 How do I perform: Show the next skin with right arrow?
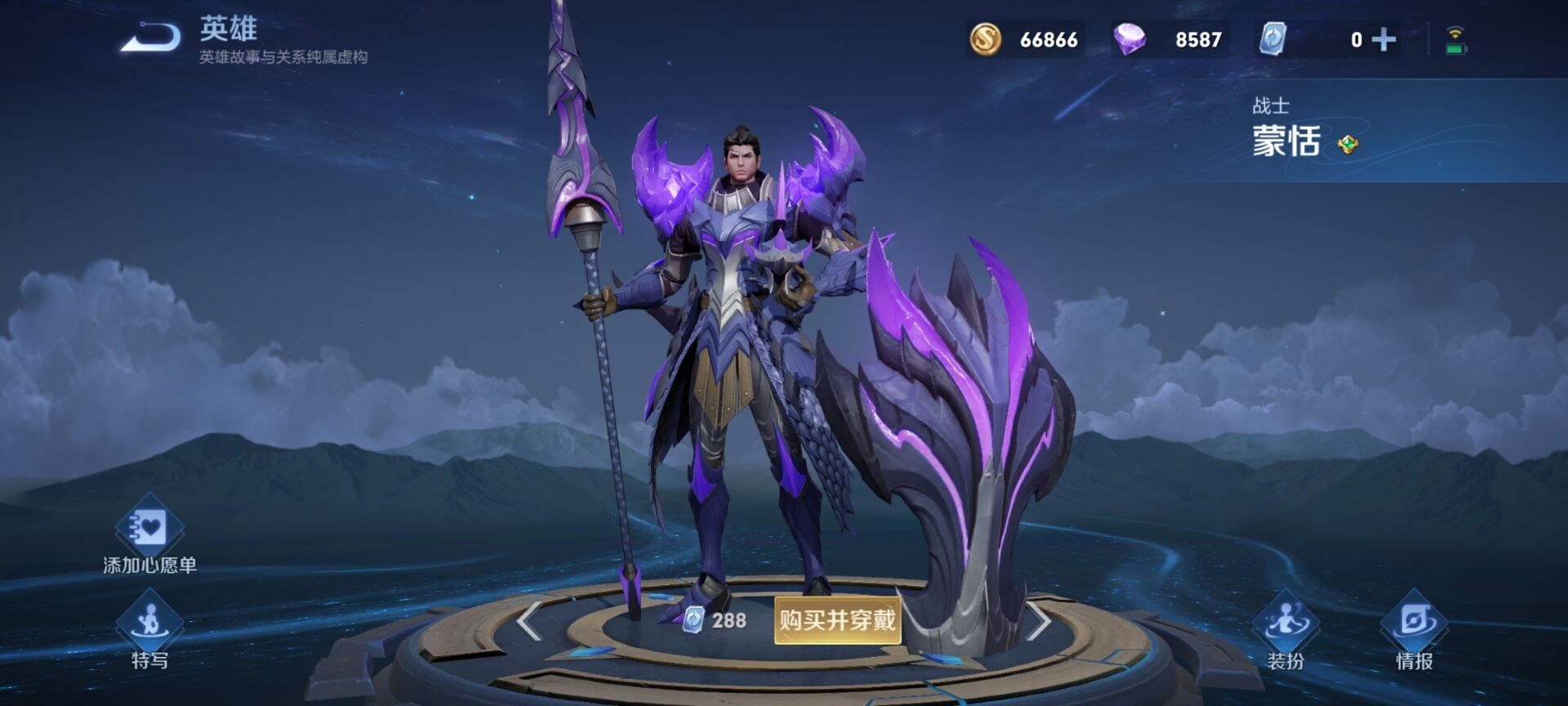tap(1039, 622)
